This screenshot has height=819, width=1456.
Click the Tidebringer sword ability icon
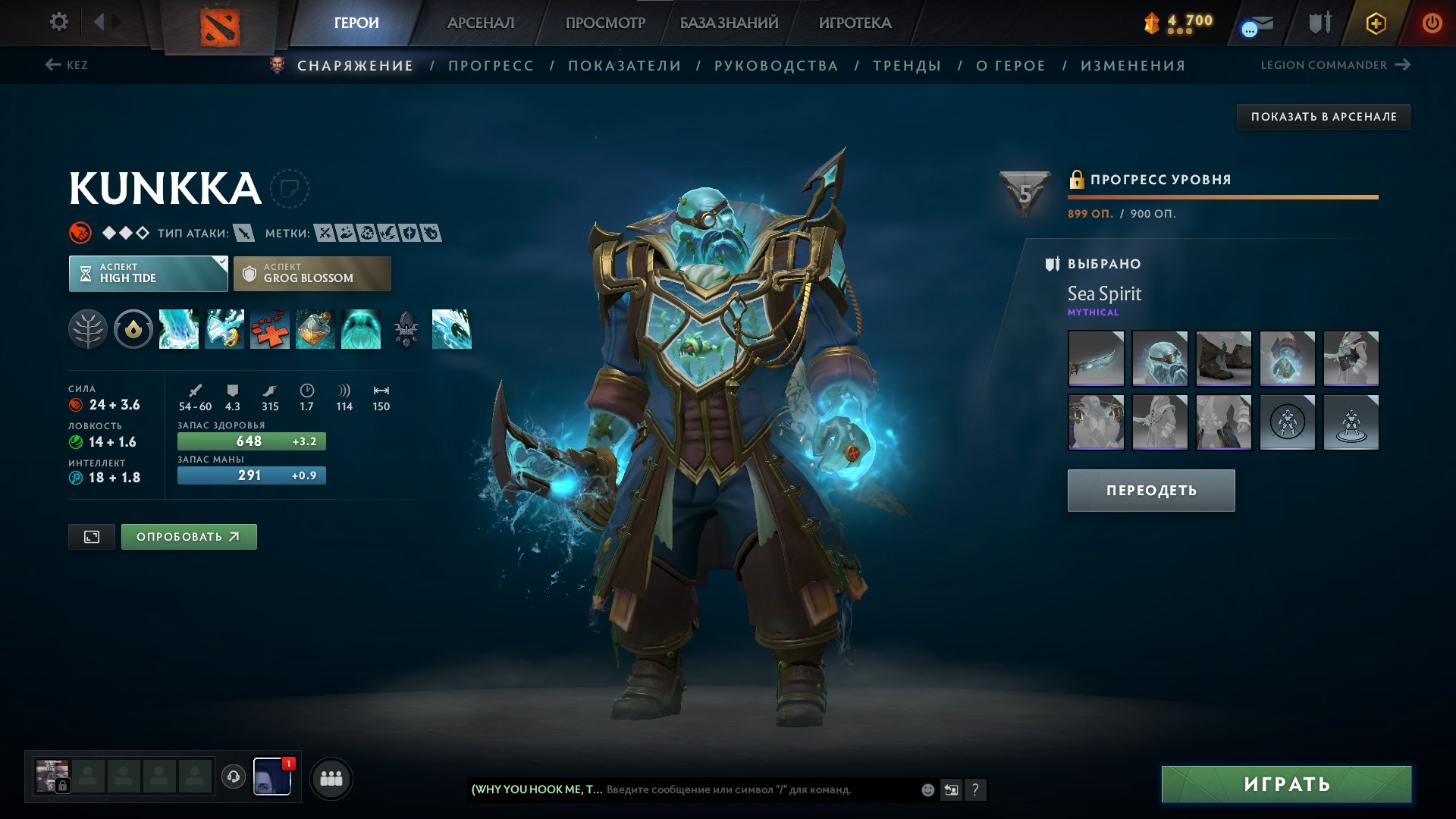(x=224, y=329)
